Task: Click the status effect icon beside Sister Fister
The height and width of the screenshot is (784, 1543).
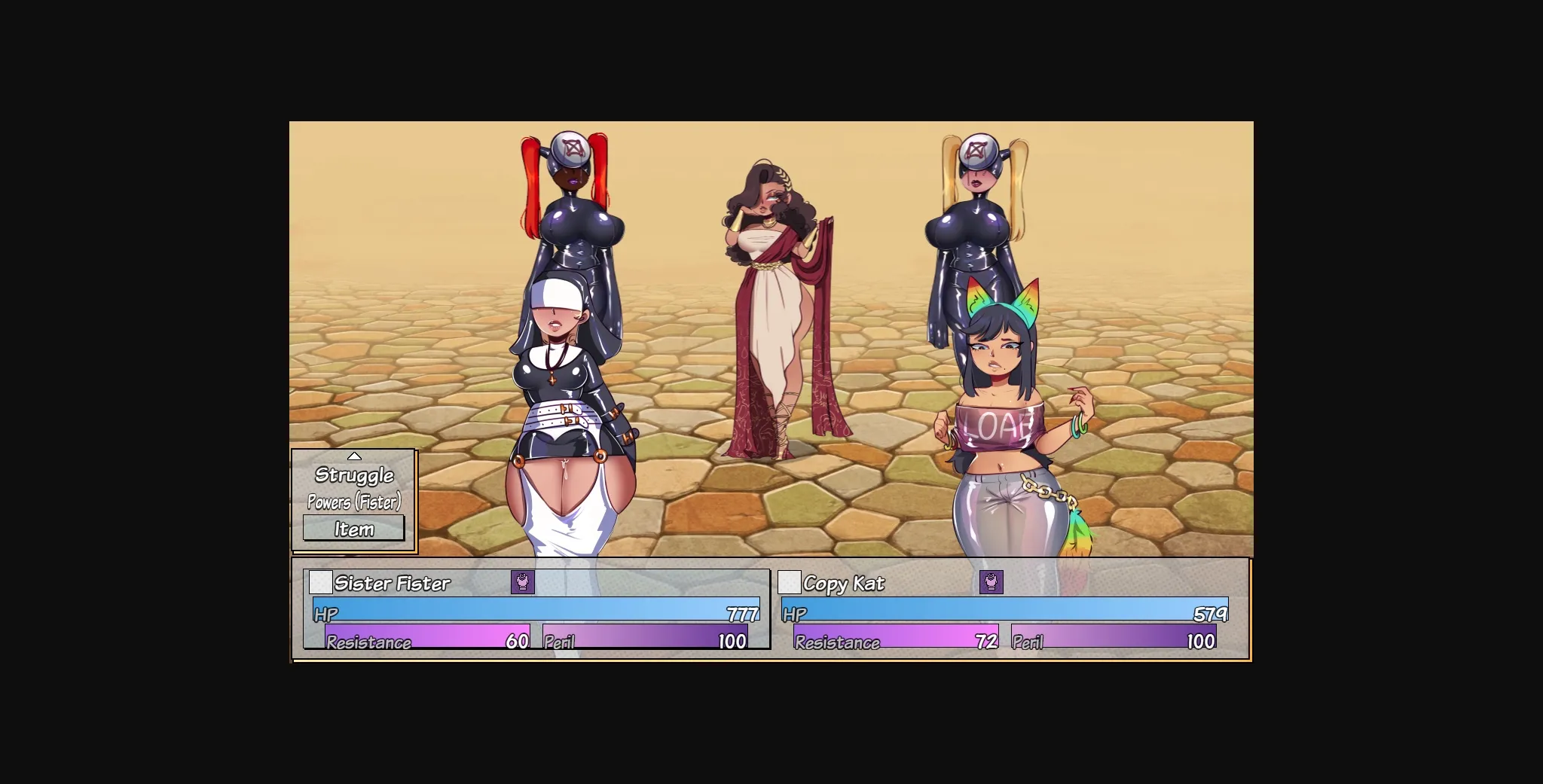Action: tap(521, 582)
